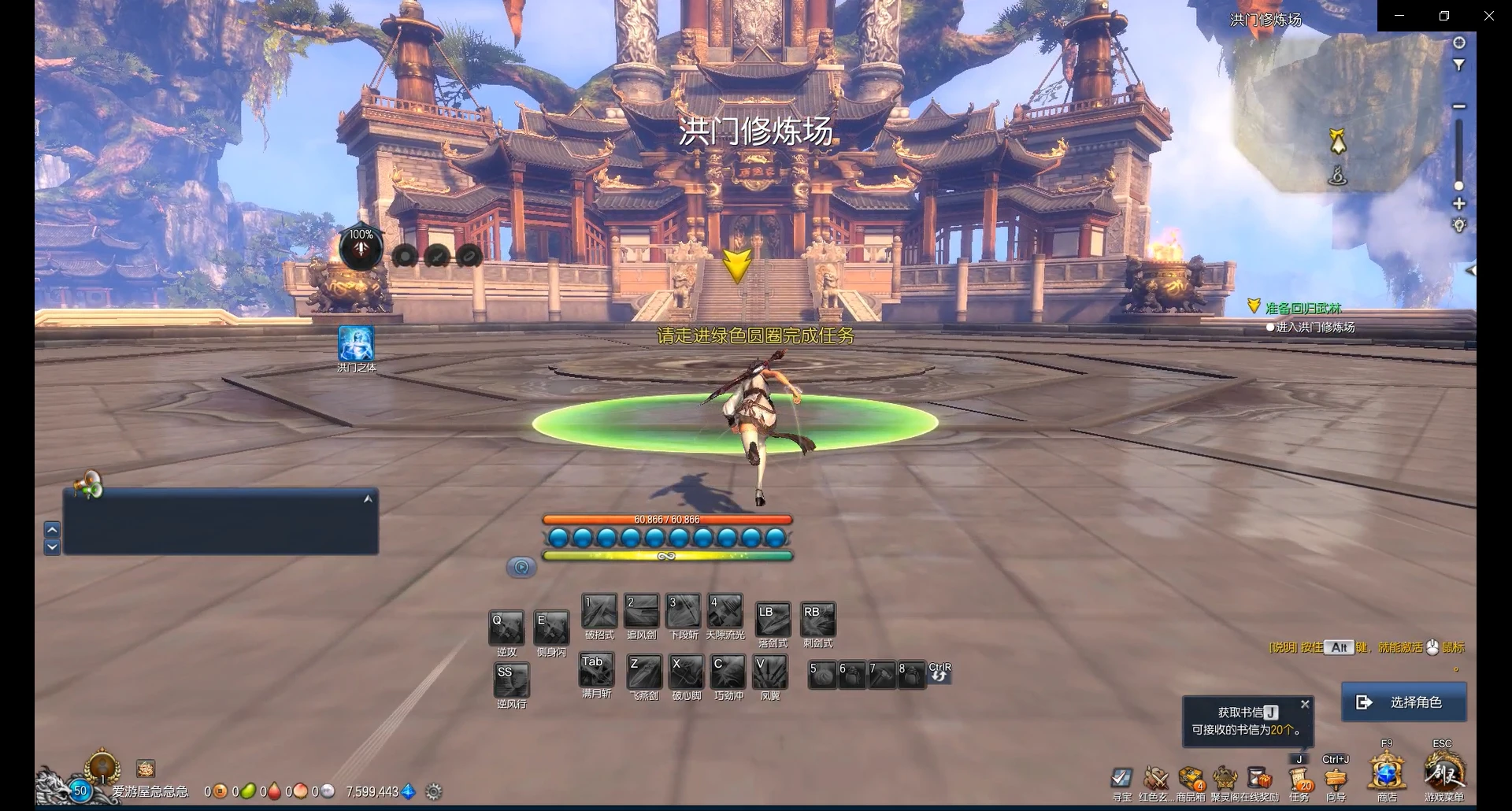Open the 游戏菜单 game menu
The height and width of the screenshot is (811, 1512).
1444,773
